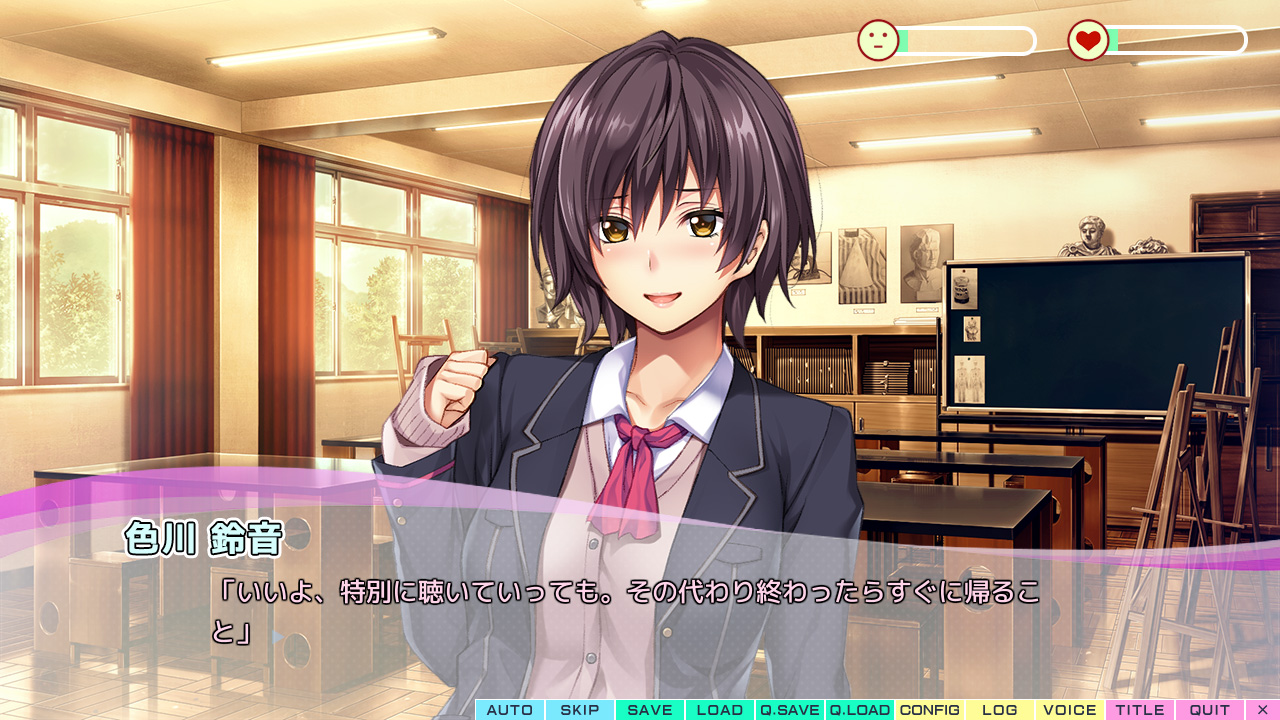Open the SAVE menu
The width and height of the screenshot is (1280, 720).
pyautogui.click(x=650, y=710)
